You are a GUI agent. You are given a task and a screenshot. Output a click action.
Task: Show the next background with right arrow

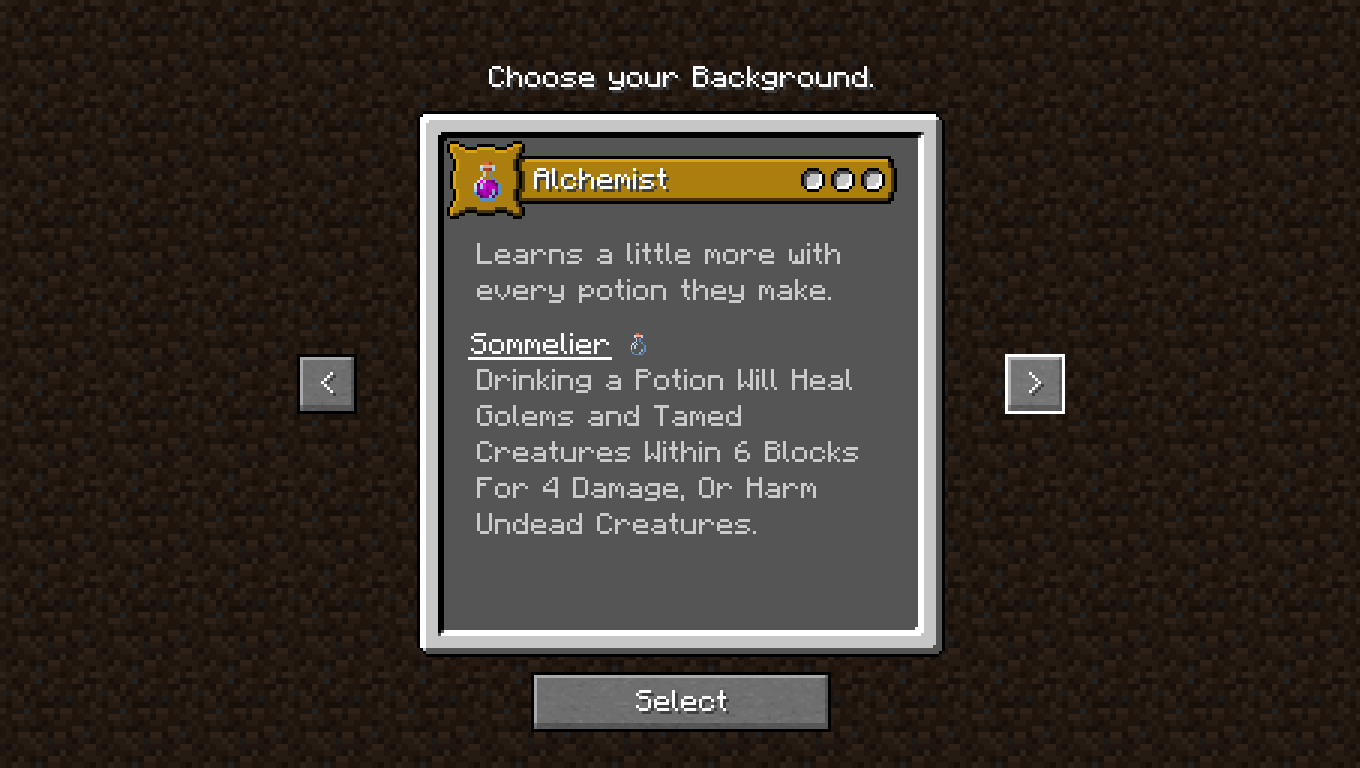[1034, 383]
